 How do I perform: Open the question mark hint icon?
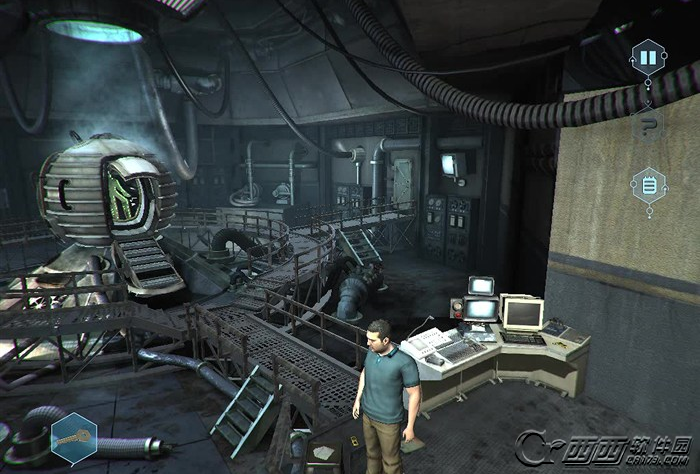(x=648, y=124)
